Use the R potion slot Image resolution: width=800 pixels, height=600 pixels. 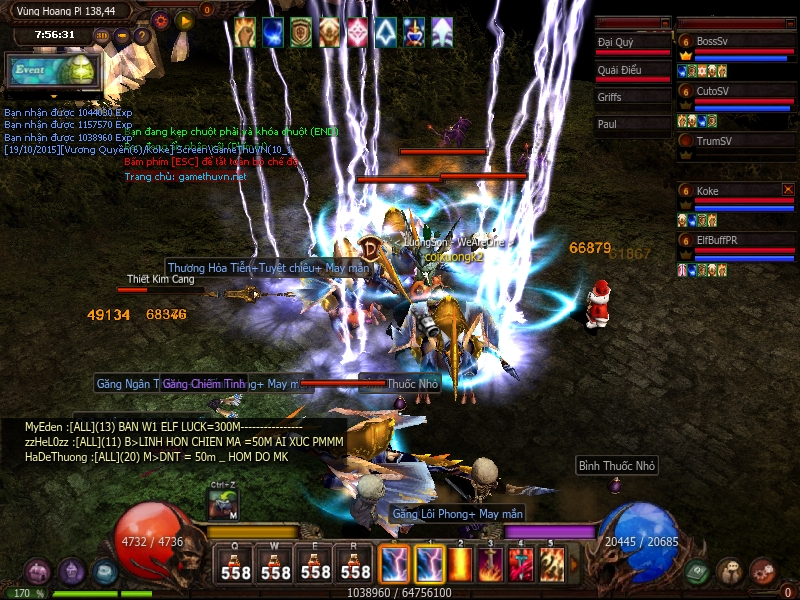point(356,565)
